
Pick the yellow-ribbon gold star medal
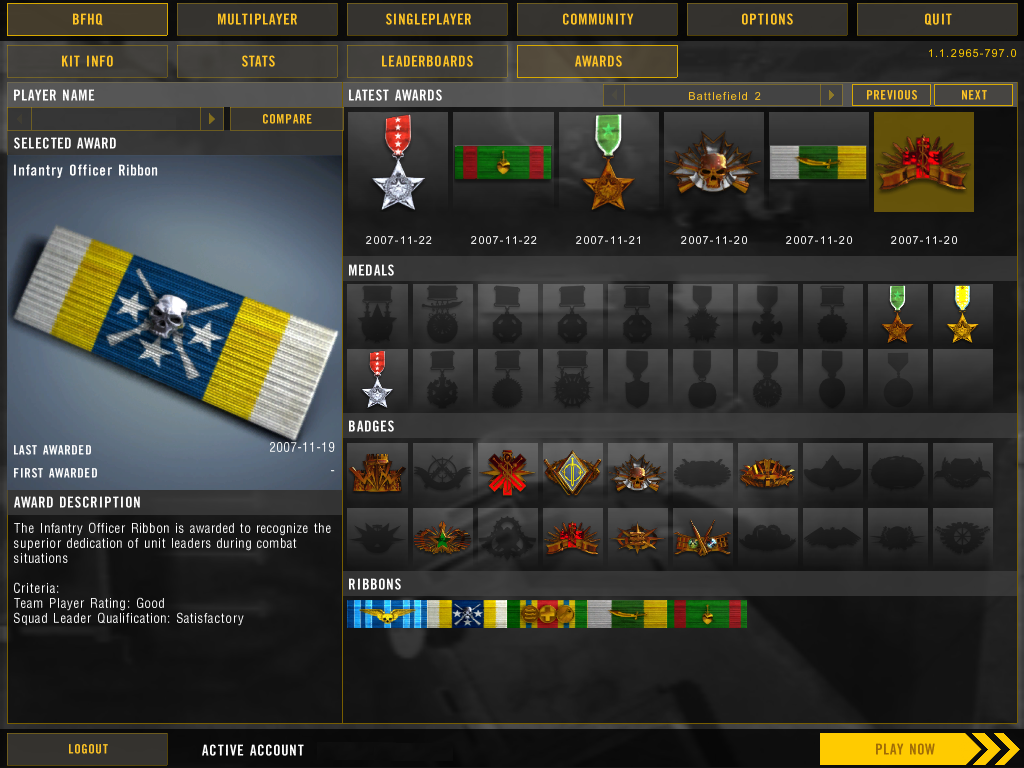962,314
